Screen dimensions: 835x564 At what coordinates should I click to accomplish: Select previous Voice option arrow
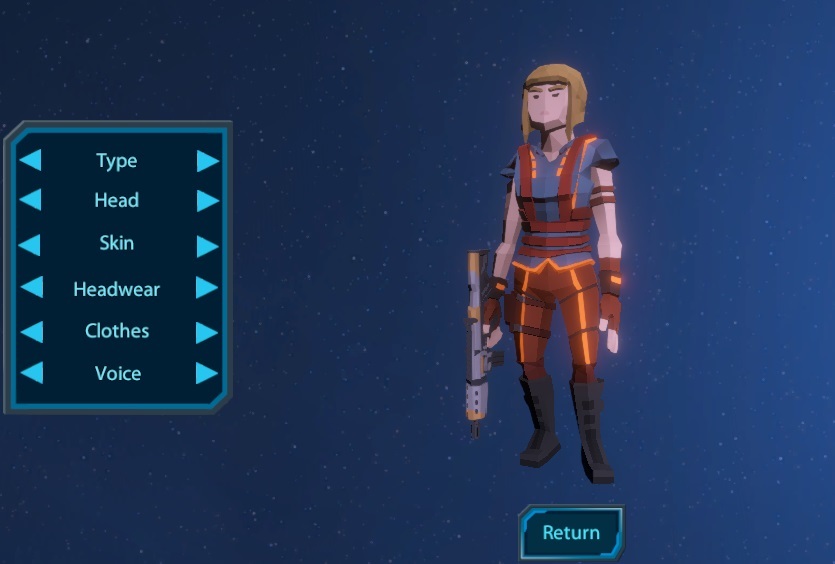pos(31,373)
